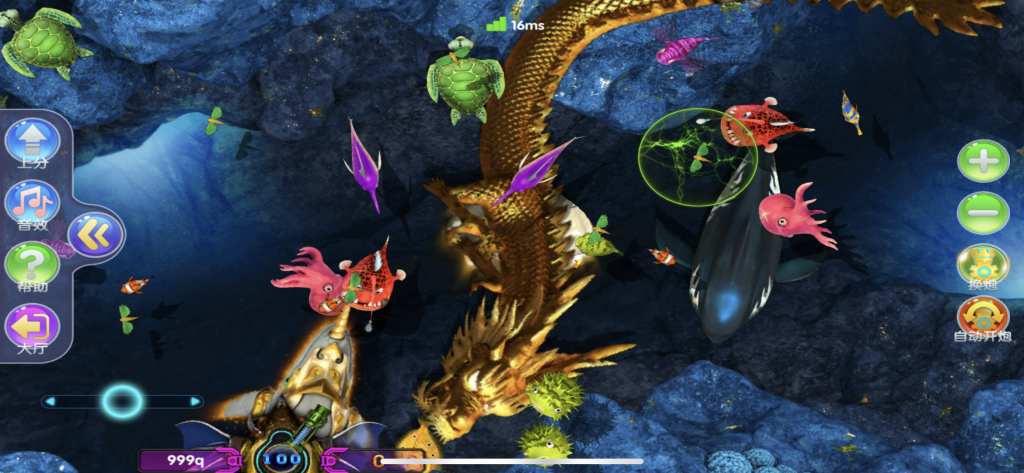The height and width of the screenshot is (473, 1024).
Task: Switch cannons using the 换炮 button
Action: pos(983,264)
